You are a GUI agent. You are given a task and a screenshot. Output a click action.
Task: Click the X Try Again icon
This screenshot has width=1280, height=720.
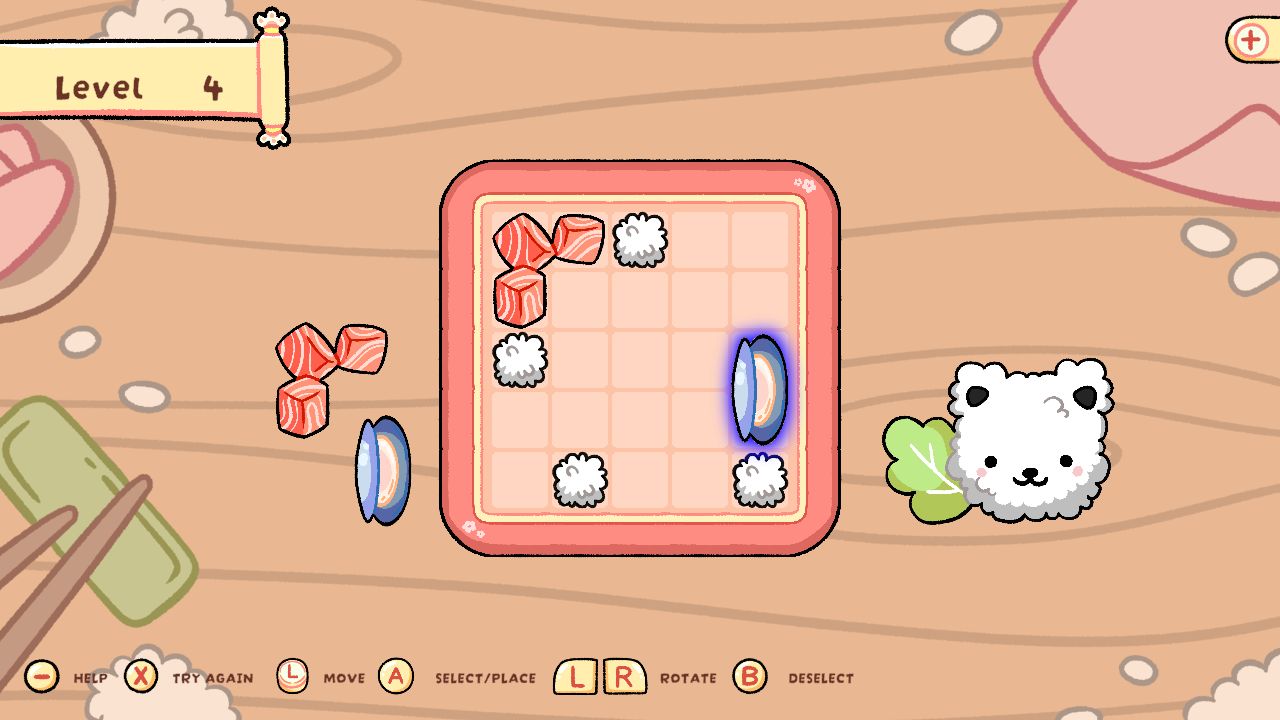coord(140,676)
